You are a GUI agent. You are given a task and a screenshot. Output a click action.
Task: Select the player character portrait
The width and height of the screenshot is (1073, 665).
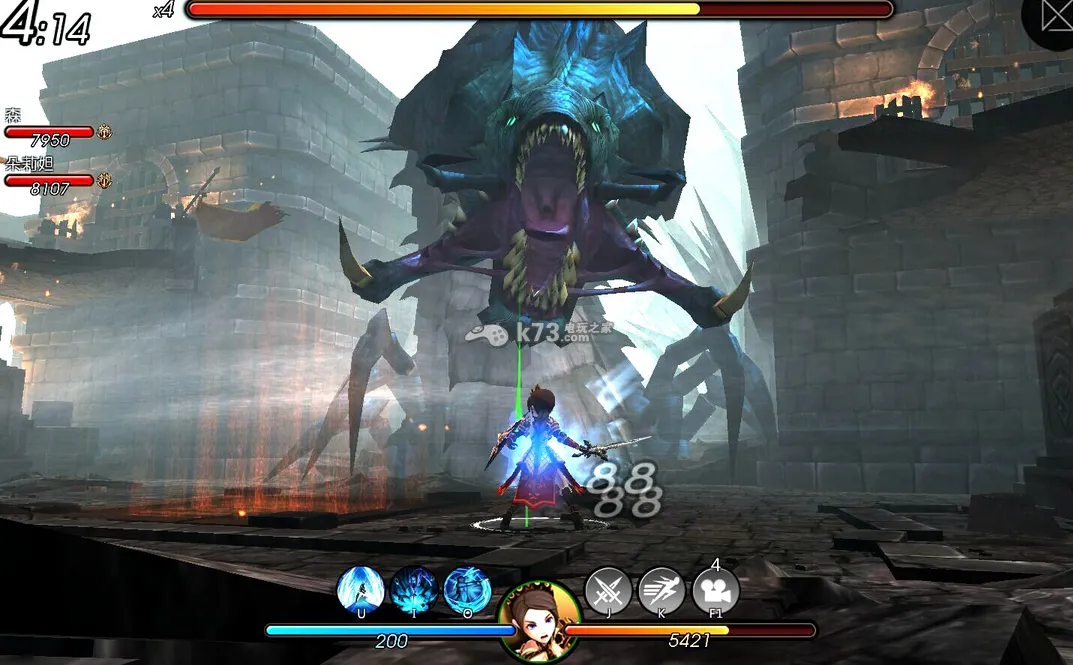coord(539,621)
